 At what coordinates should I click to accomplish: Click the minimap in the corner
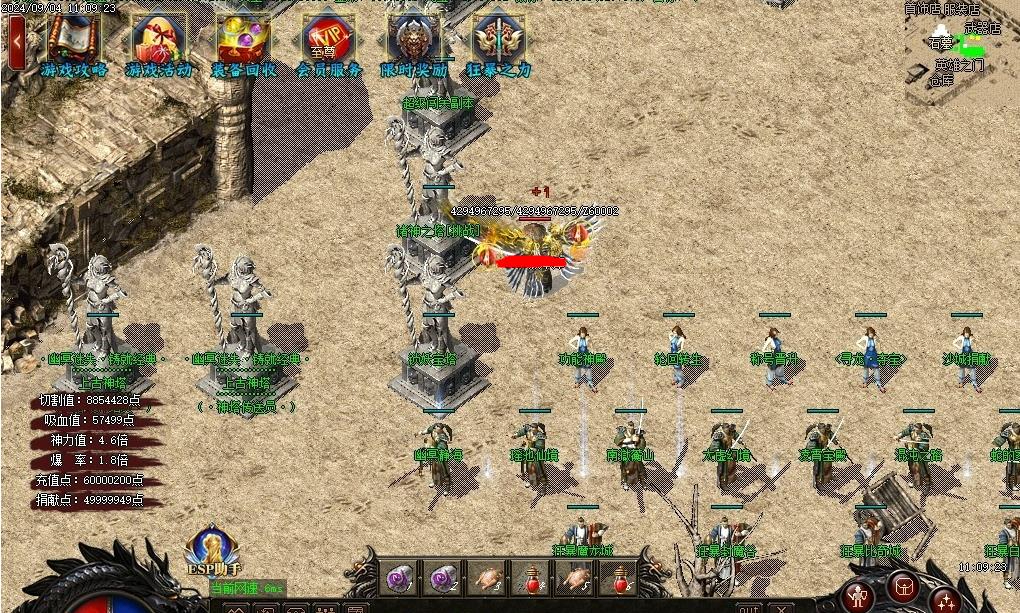[960, 45]
